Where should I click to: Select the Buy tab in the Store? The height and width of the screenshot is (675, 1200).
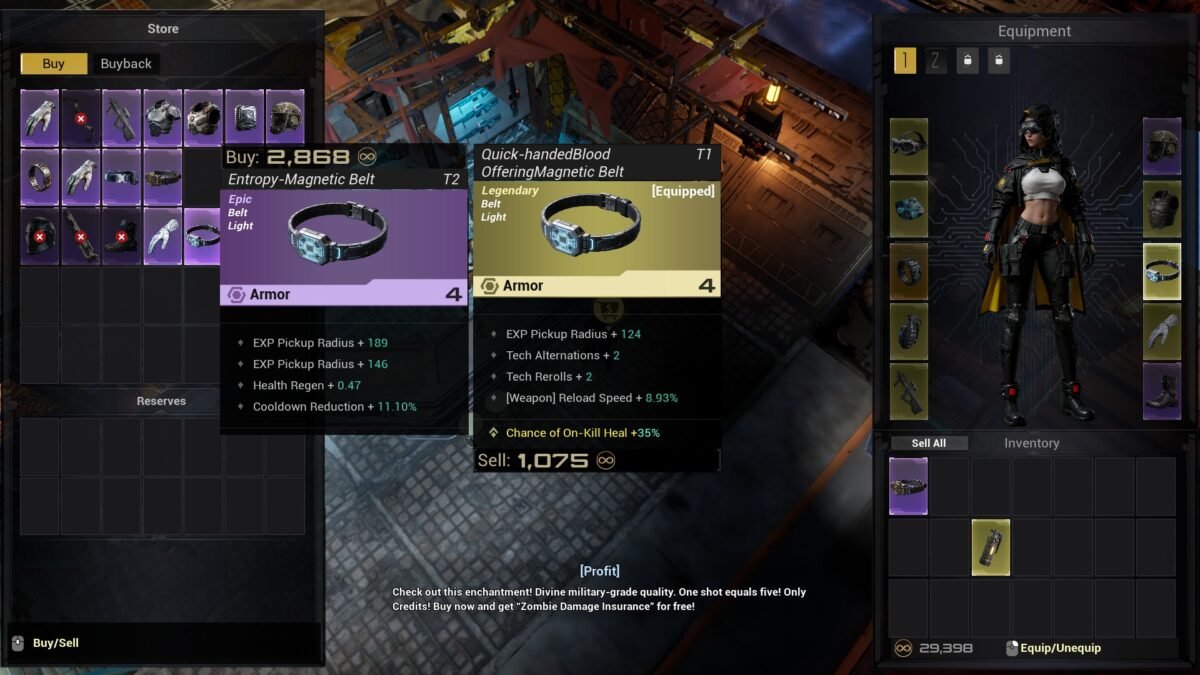(x=54, y=64)
